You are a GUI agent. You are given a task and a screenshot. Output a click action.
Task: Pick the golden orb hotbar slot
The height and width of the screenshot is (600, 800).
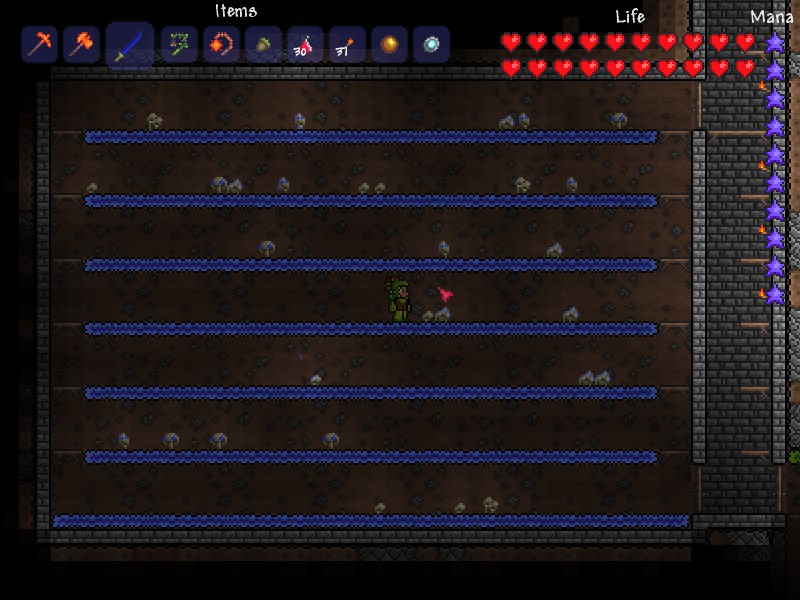pos(389,44)
